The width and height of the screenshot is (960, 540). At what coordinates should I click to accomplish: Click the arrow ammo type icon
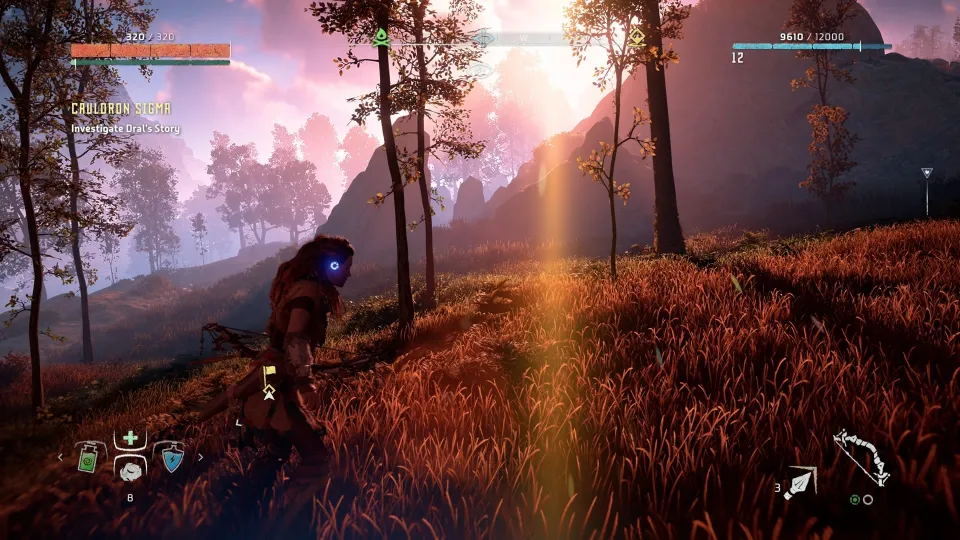click(801, 483)
